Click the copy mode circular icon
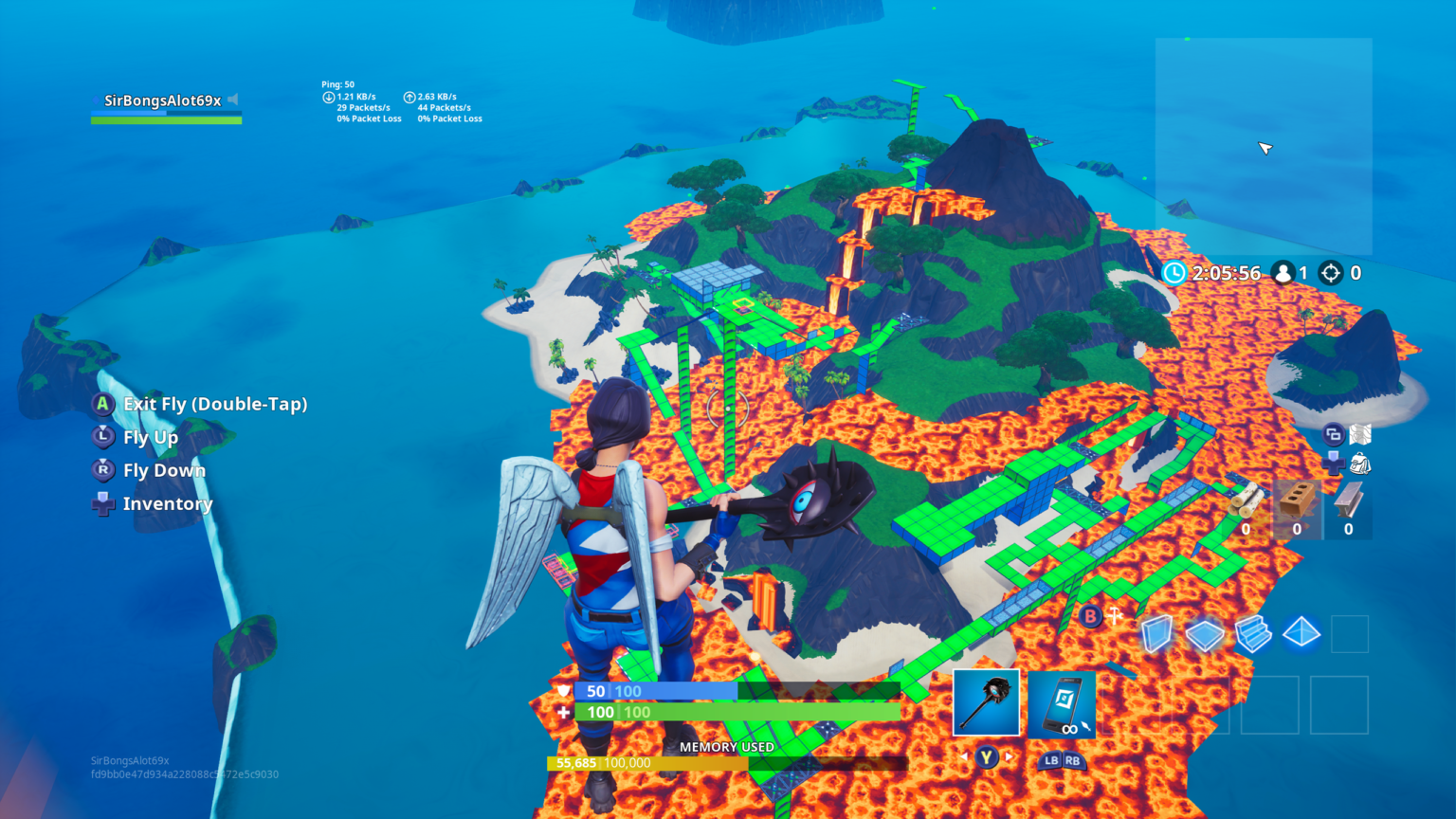The width and height of the screenshot is (1456, 819). [1333, 434]
